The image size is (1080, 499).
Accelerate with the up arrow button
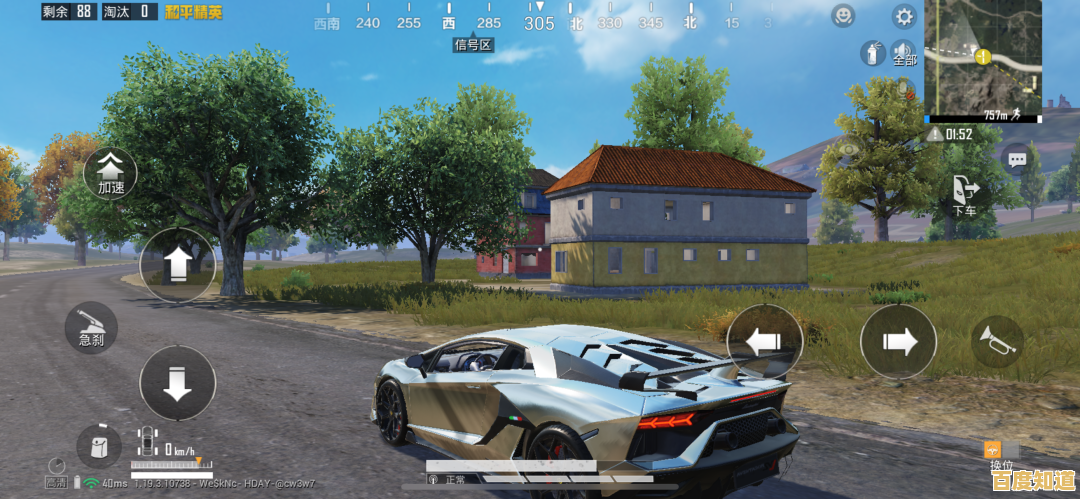point(177,264)
